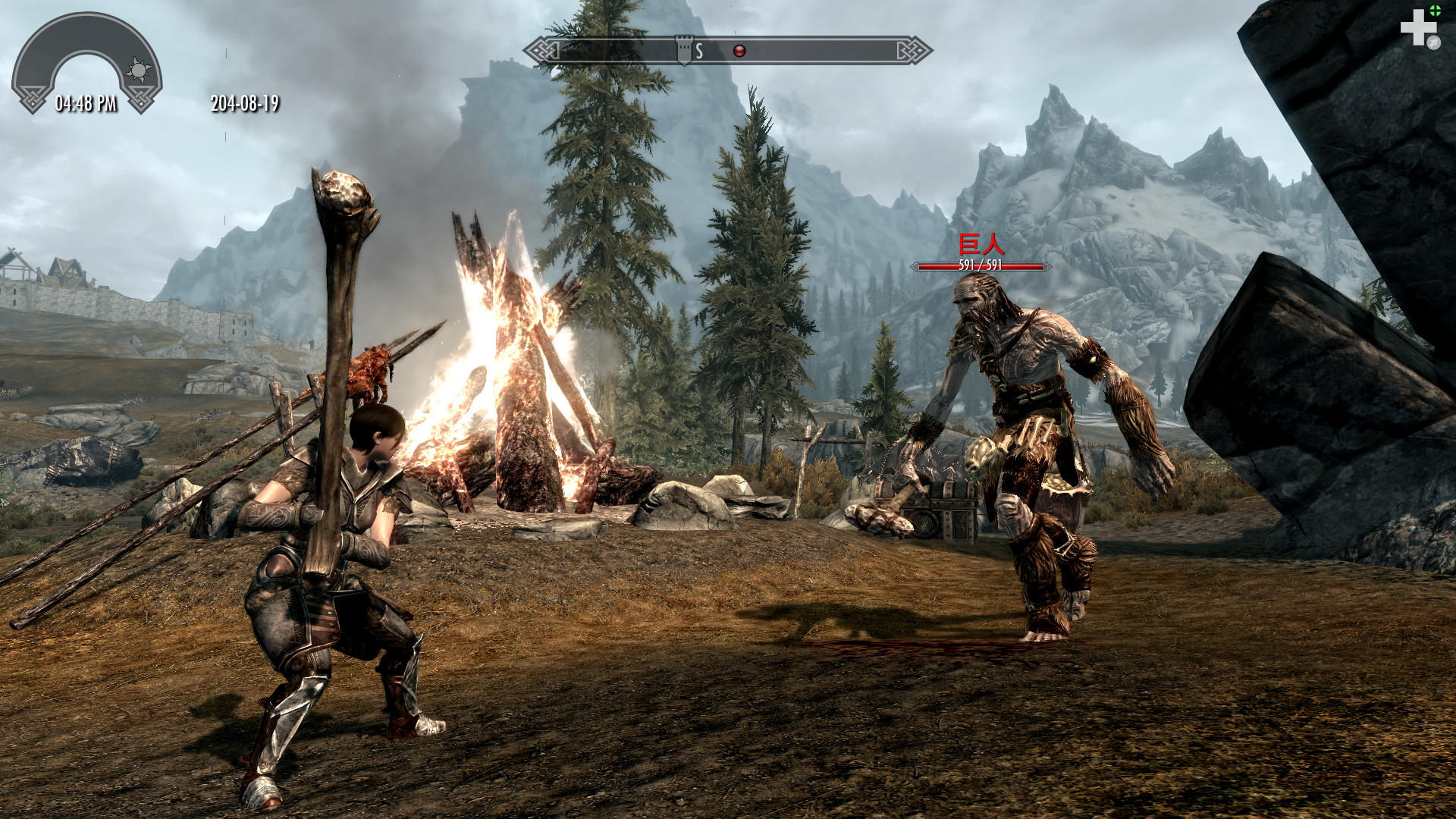
Task: Click the white plus icon in the corner
Action: click(x=1417, y=28)
